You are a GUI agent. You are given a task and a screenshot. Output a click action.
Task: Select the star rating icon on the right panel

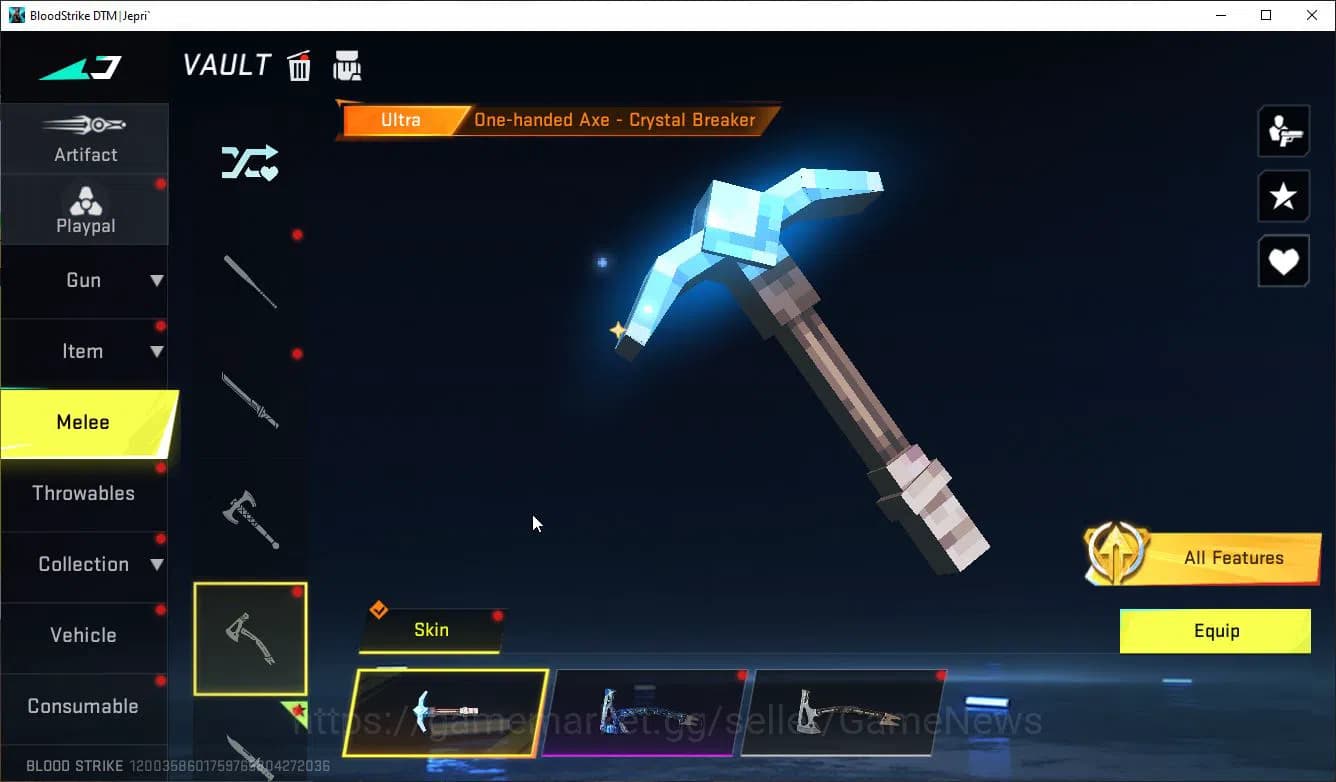pyautogui.click(x=1284, y=196)
